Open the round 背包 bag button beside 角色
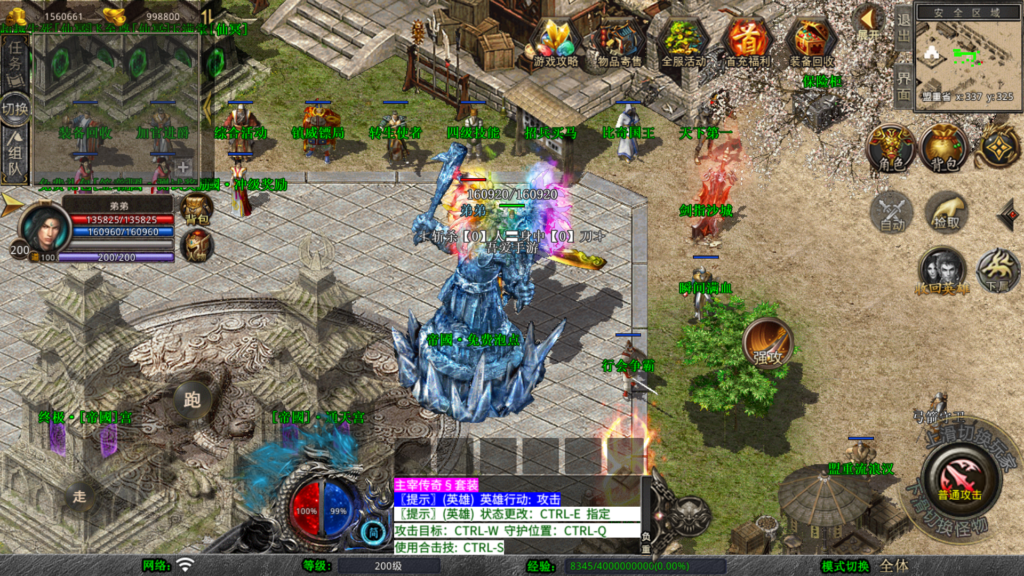 point(943,148)
